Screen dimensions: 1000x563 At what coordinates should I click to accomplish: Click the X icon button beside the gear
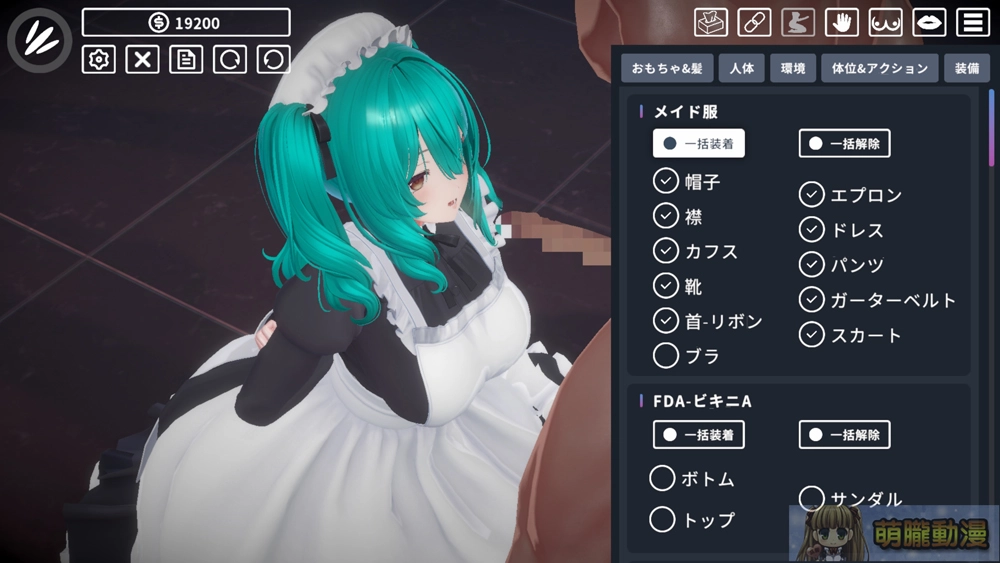(x=142, y=59)
